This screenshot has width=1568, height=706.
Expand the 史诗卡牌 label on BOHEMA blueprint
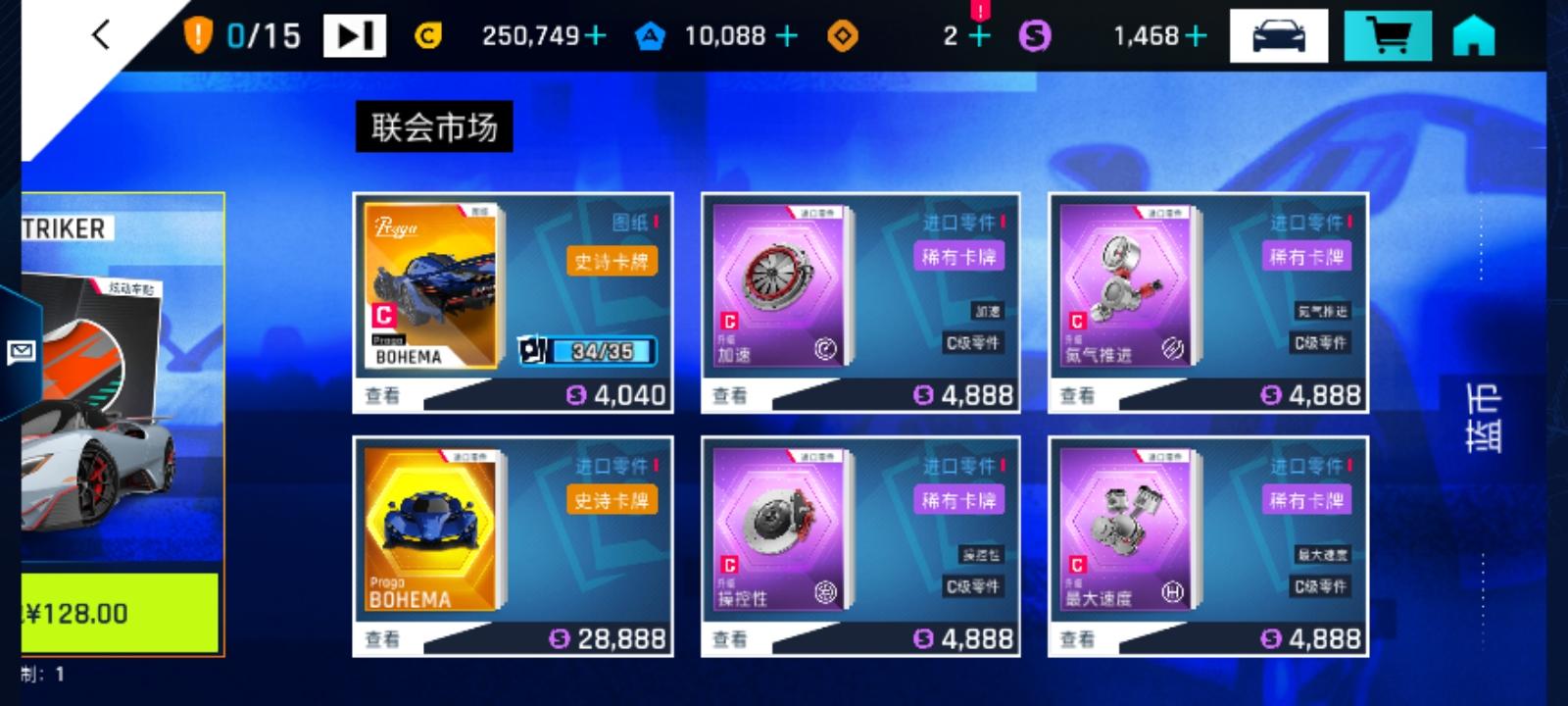610,260
